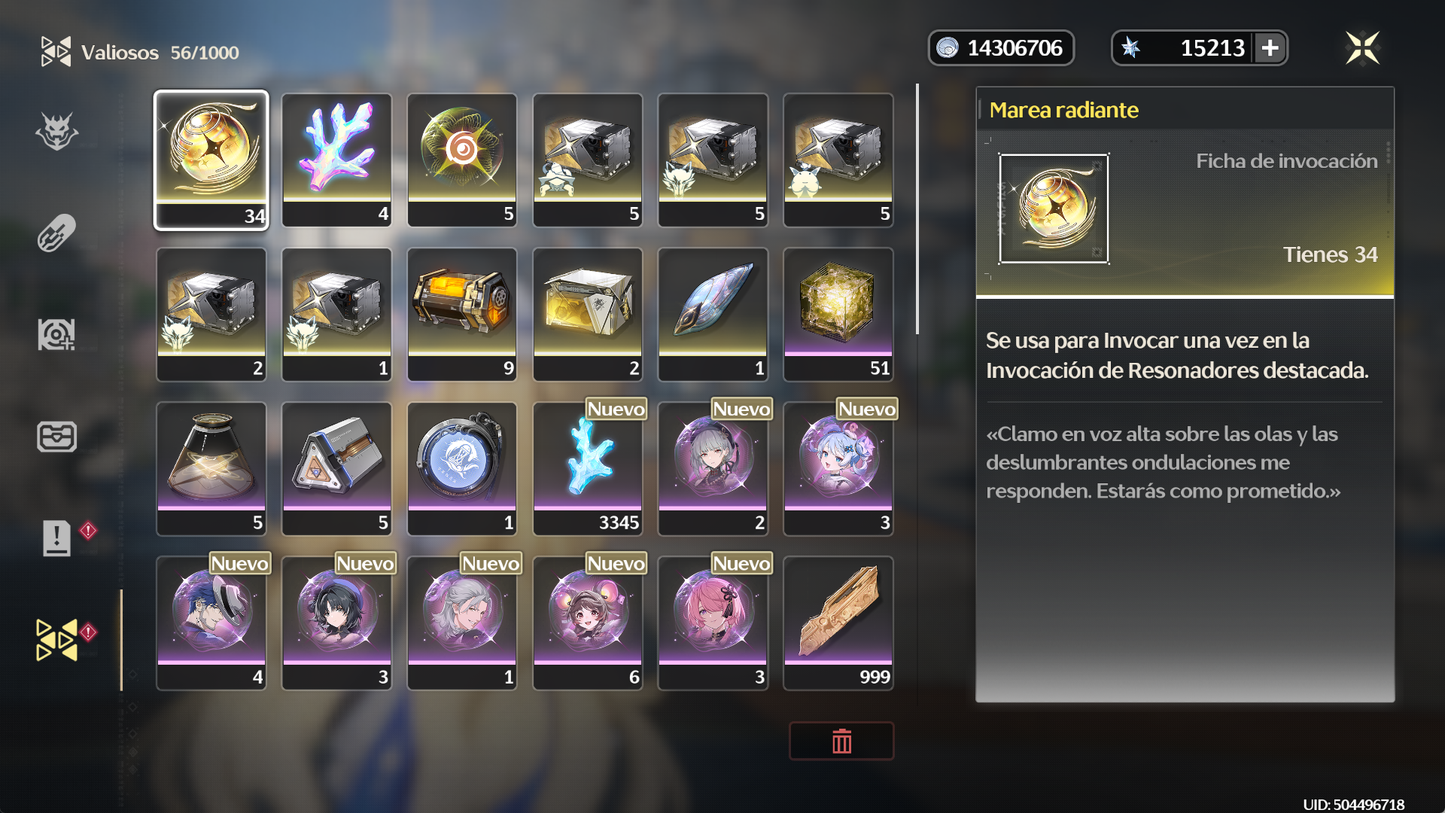Switch to the demon mask category tab
Image resolution: width=1445 pixels, height=813 pixels.
[x=57, y=132]
